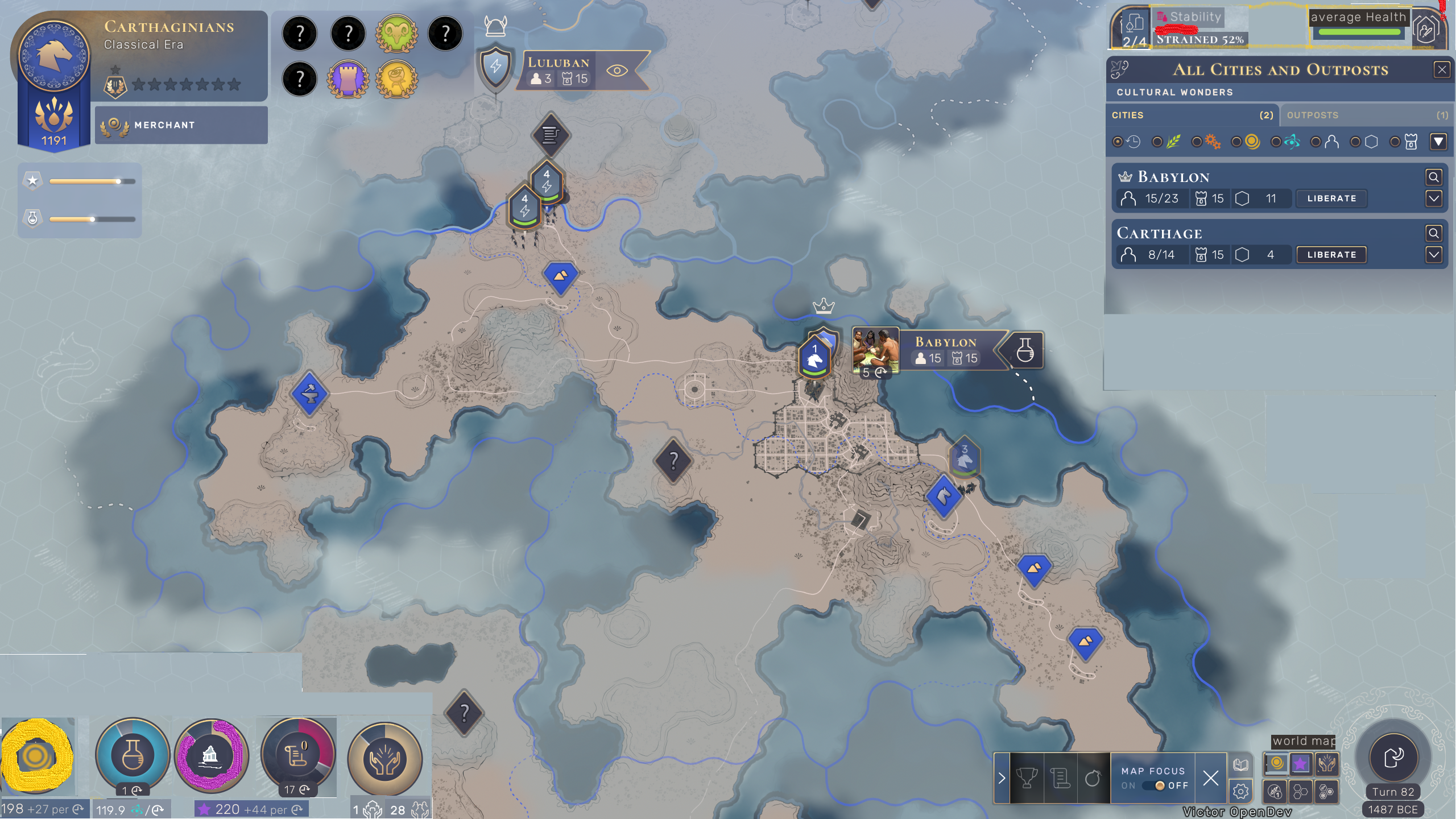Open the settings gear icon
1456x819 pixels.
(x=1240, y=791)
